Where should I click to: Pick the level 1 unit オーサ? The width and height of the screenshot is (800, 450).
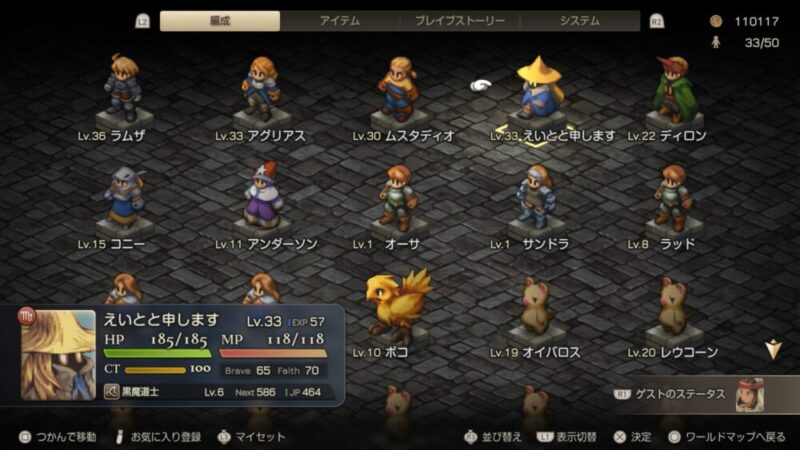pyautogui.click(x=399, y=200)
